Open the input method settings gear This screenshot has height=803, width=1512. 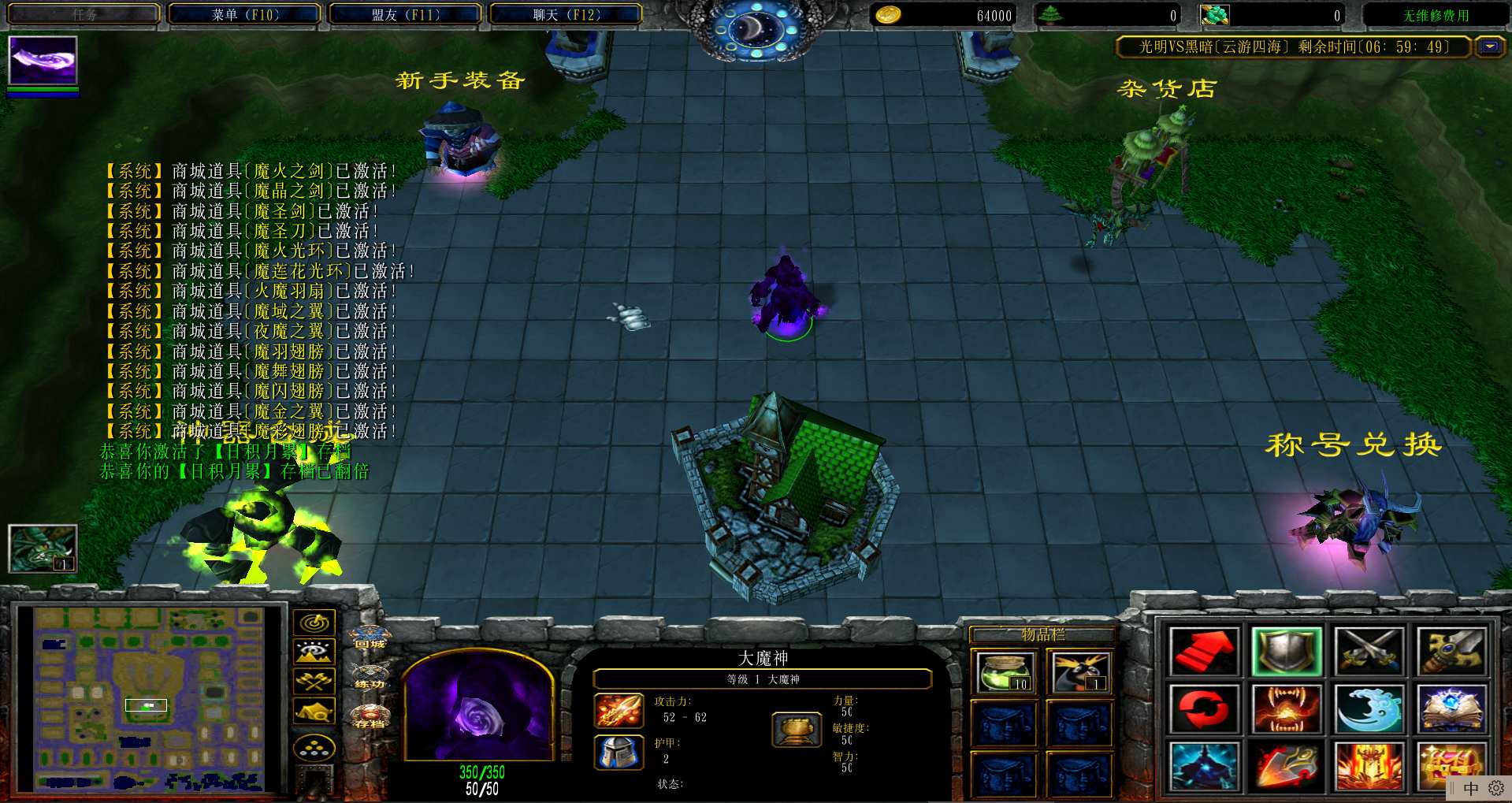click(x=1495, y=788)
